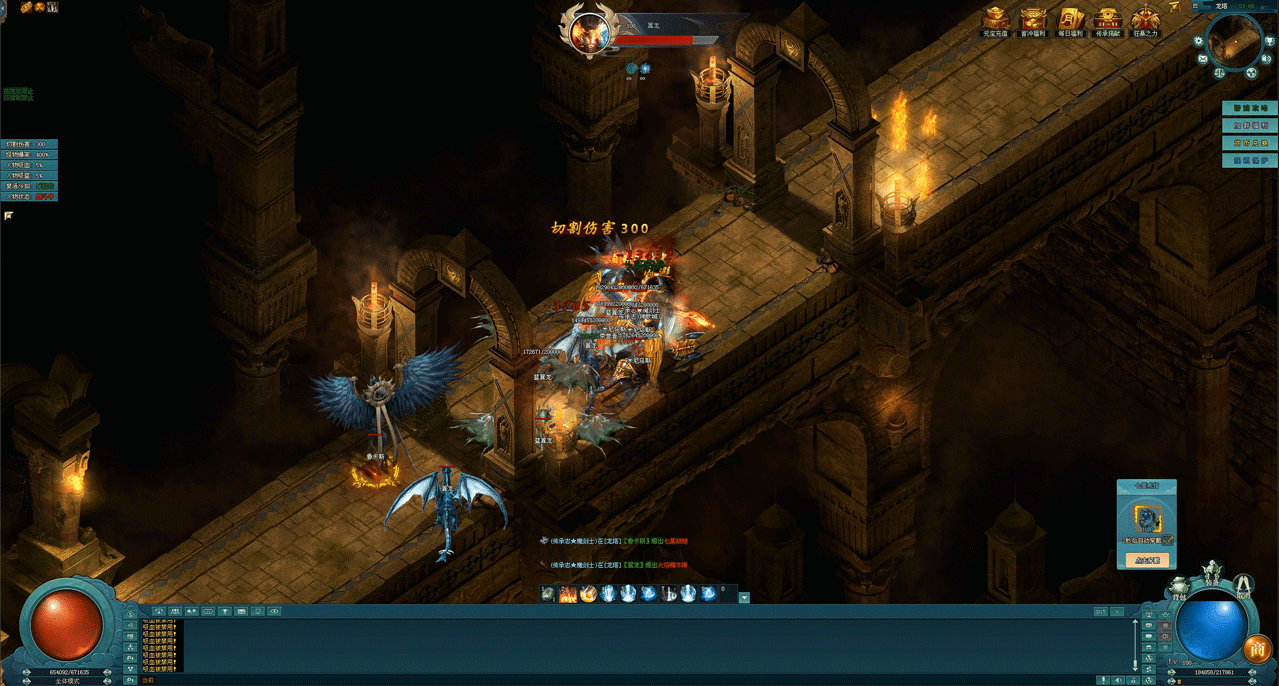
Task: Open the 每日福利 daily reward
Action: click(1070, 20)
